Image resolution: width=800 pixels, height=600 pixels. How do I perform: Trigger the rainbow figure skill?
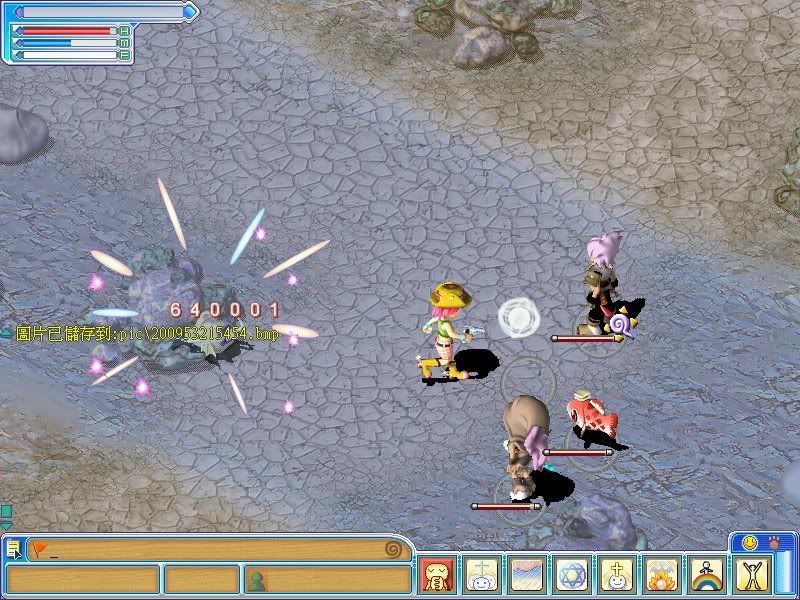[x=708, y=576]
